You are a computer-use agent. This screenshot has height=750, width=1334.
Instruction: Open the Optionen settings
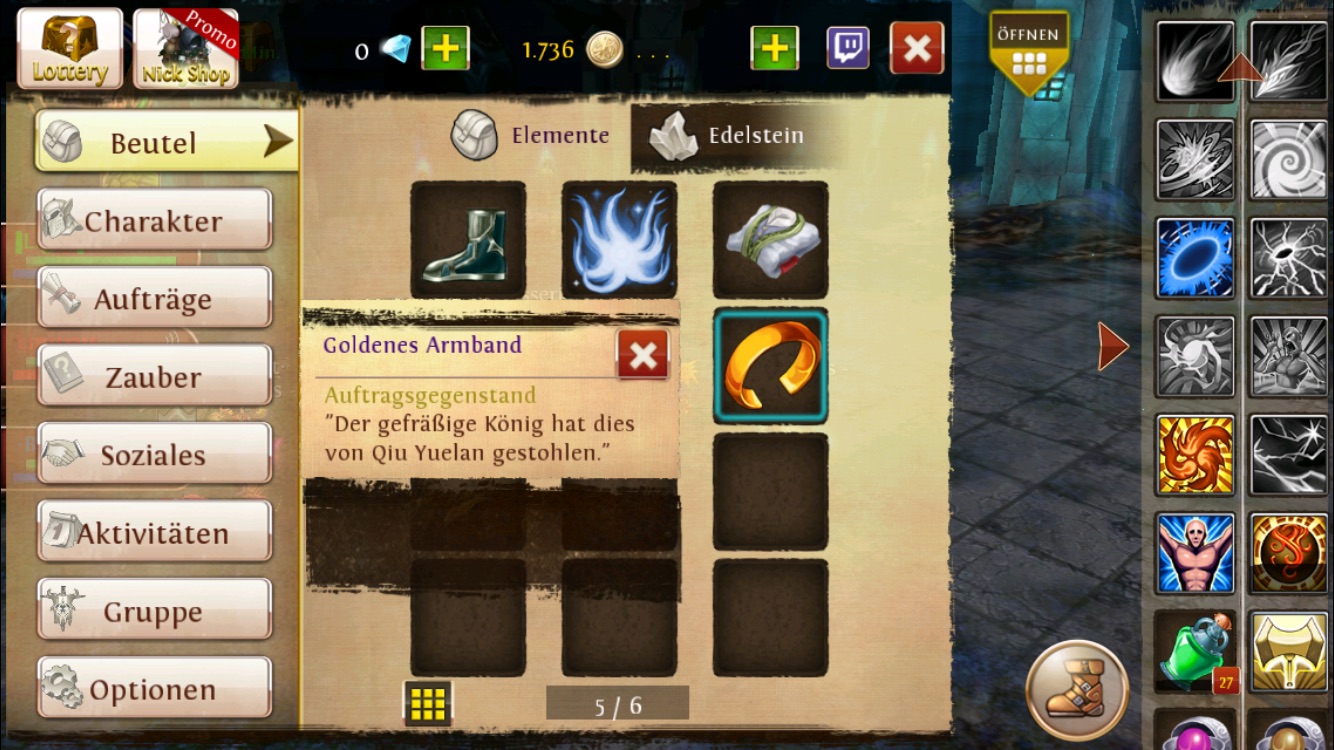coord(154,688)
